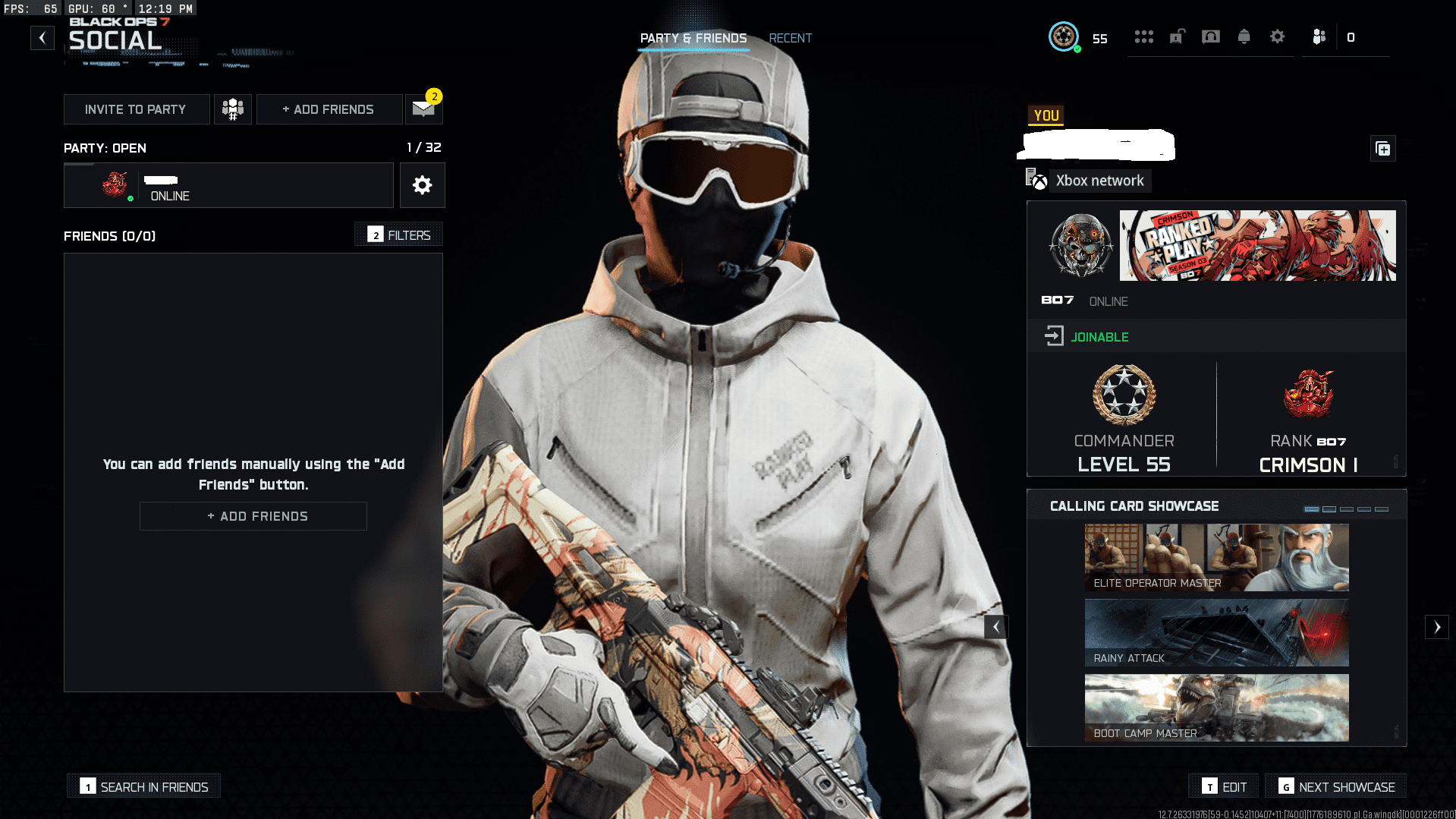The height and width of the screenshot is (819, 1456).
Task: Click the voice chat headset icon
Action: (x=1210, y=36)
